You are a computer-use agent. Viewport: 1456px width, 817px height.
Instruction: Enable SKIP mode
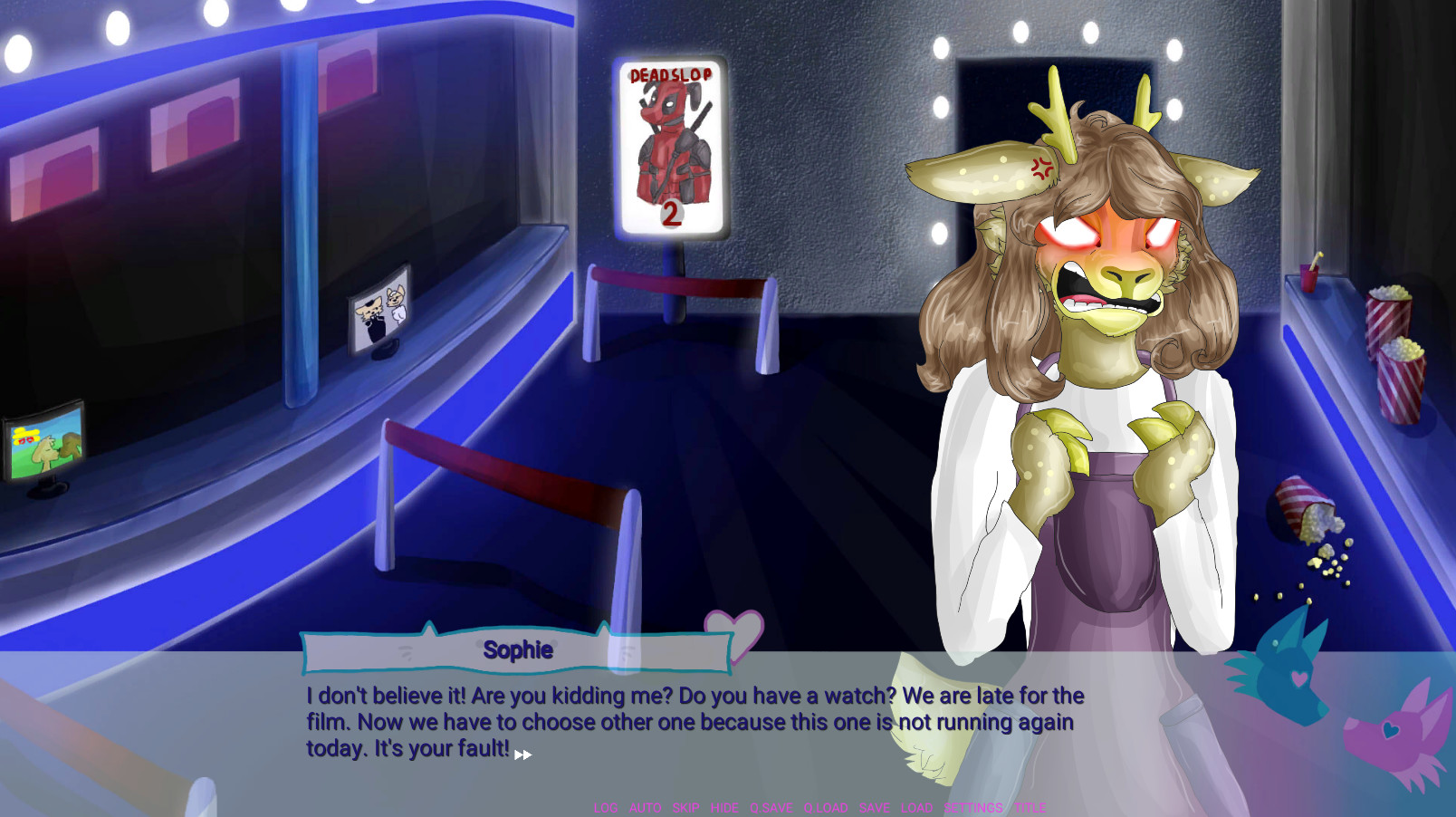click(x=685, y=807)
